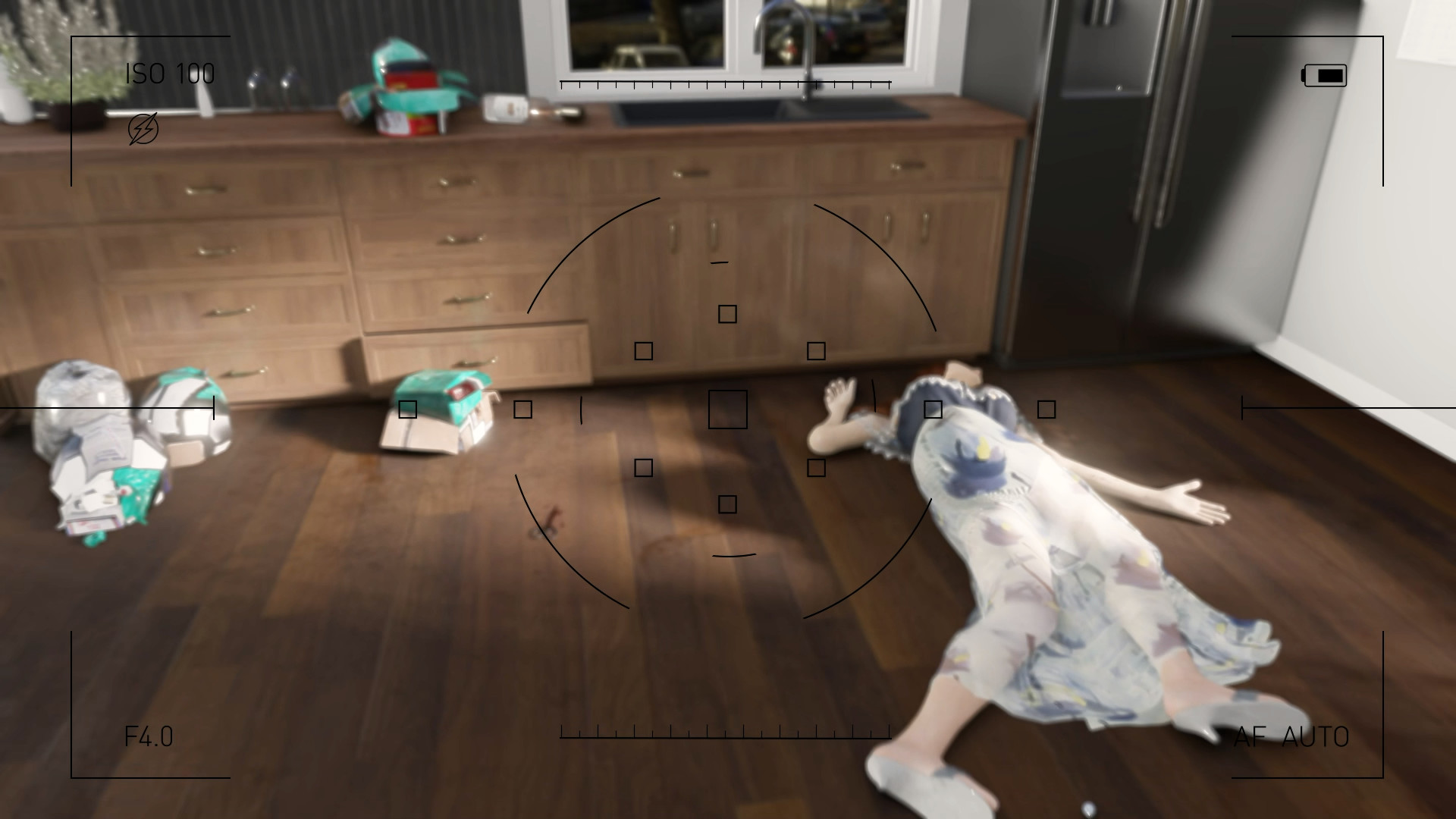Viewport: 1456px width, 819px height.
Task: Open the F4.0 aperture setting
Action: [x=149, y=734]
